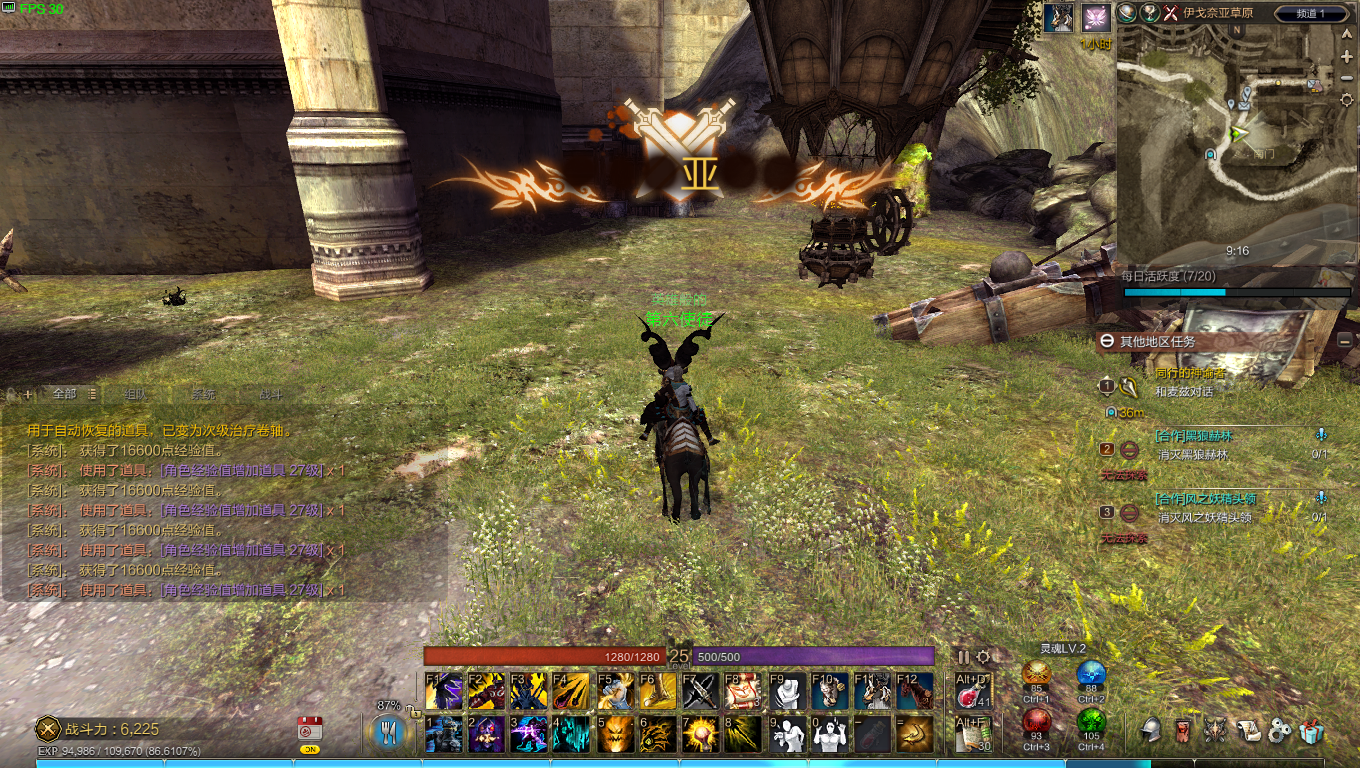The height and width of the screenshot is (768, 1360).
Task: Activate the orange soul orb
Action: pyautogui.click(x=1036, y=673)
